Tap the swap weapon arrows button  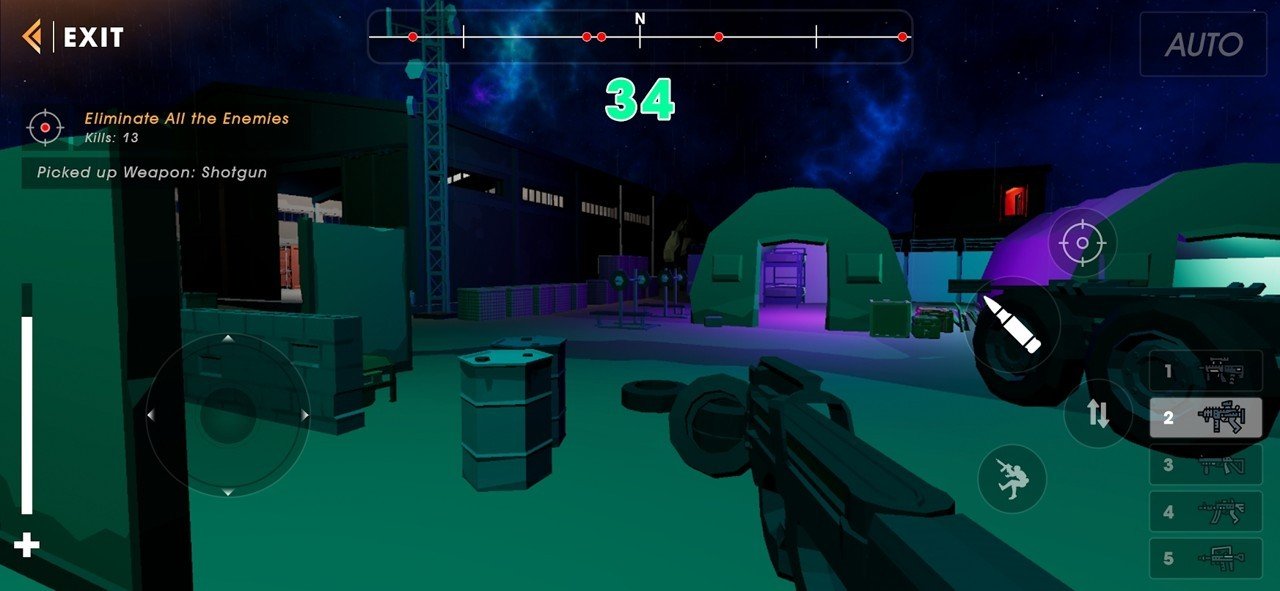point(1098,414)
